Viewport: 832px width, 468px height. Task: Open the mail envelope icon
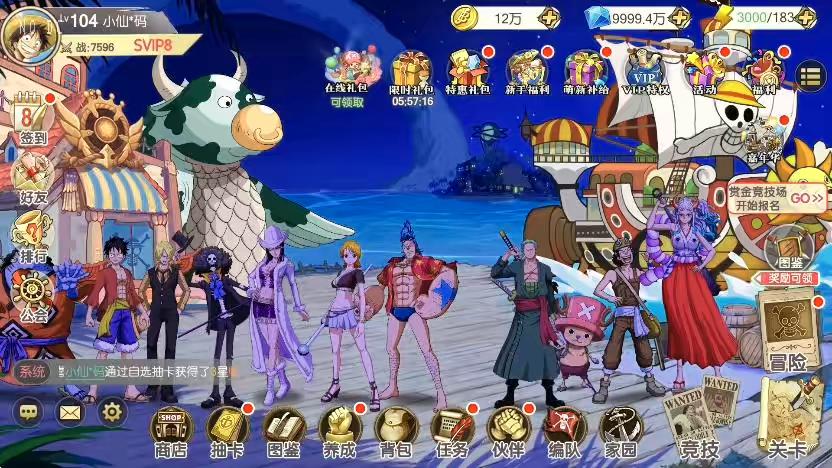[x=69, y=411]
